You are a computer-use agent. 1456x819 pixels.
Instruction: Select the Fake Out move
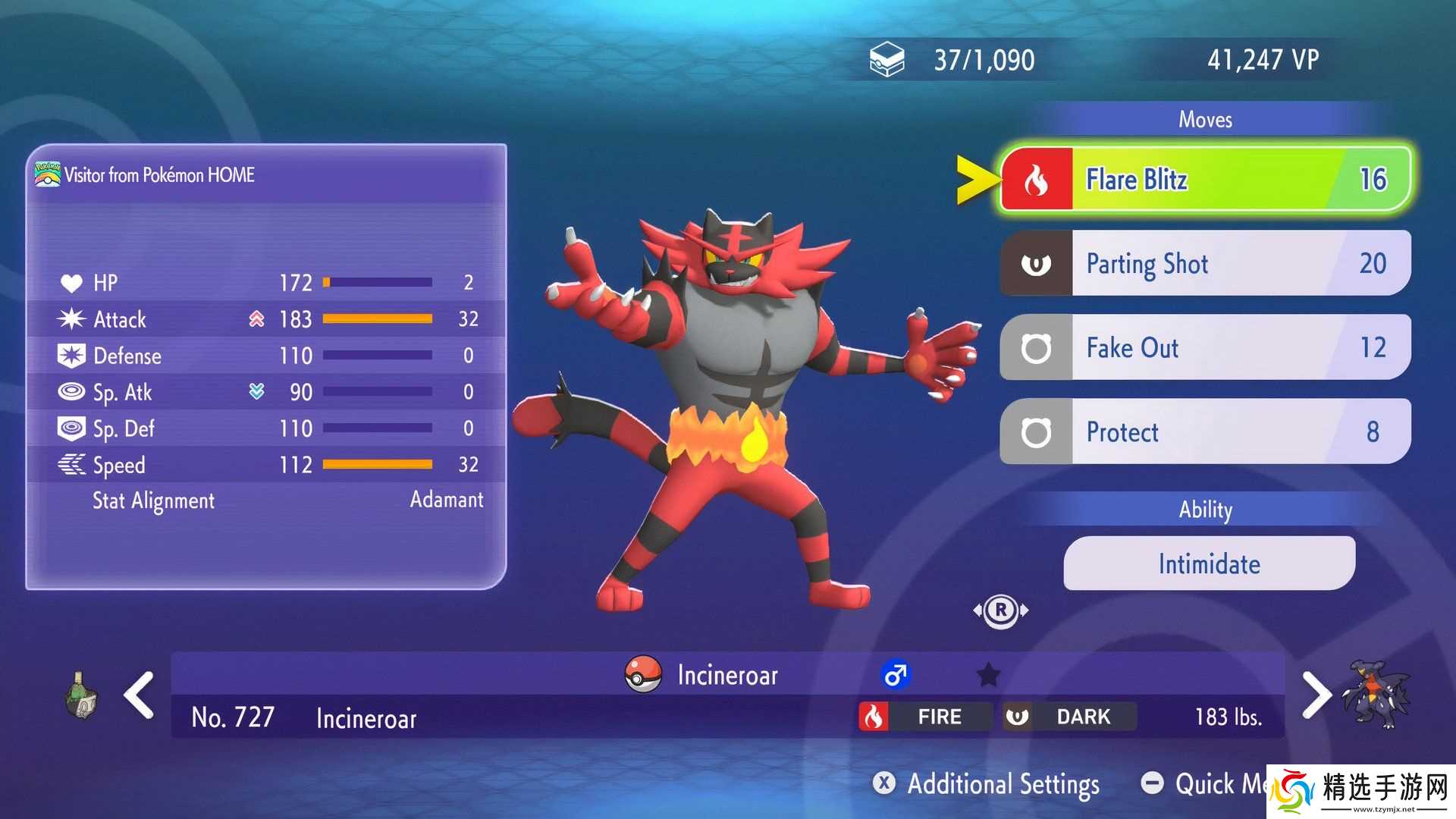point(1206,347)
